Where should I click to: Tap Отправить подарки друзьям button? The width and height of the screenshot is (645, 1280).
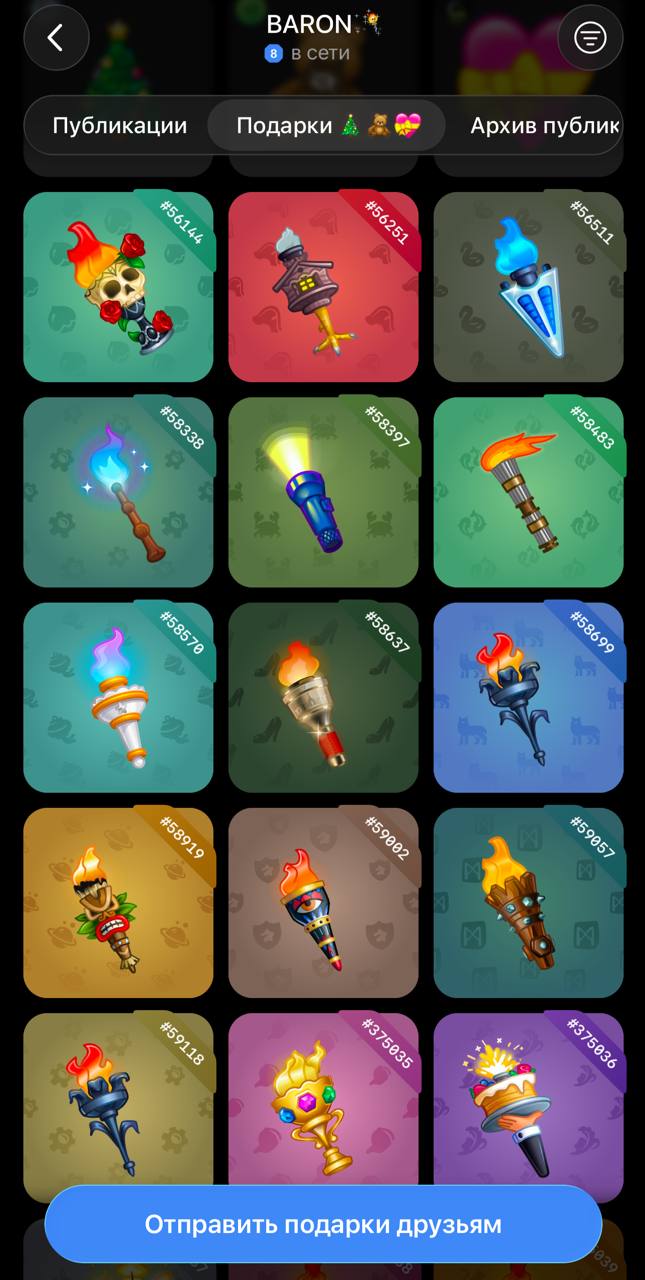tap(323, 1224)
